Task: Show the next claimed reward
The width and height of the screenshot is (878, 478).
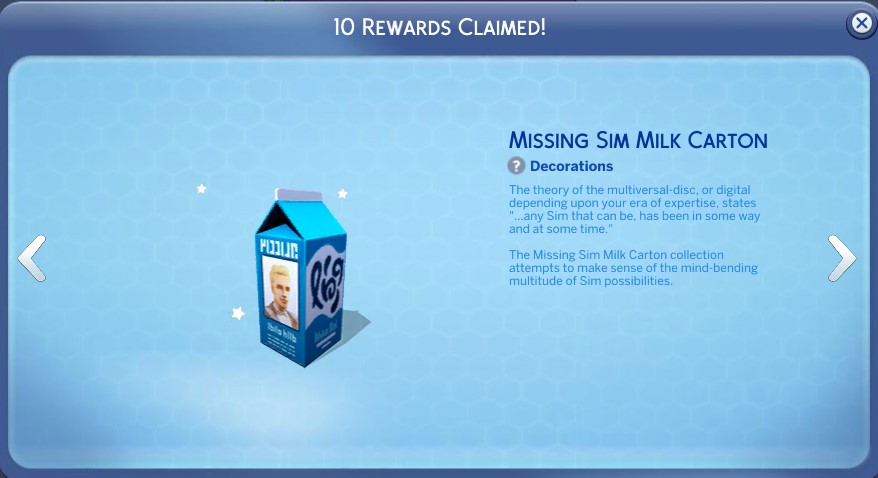Action: 842,259
